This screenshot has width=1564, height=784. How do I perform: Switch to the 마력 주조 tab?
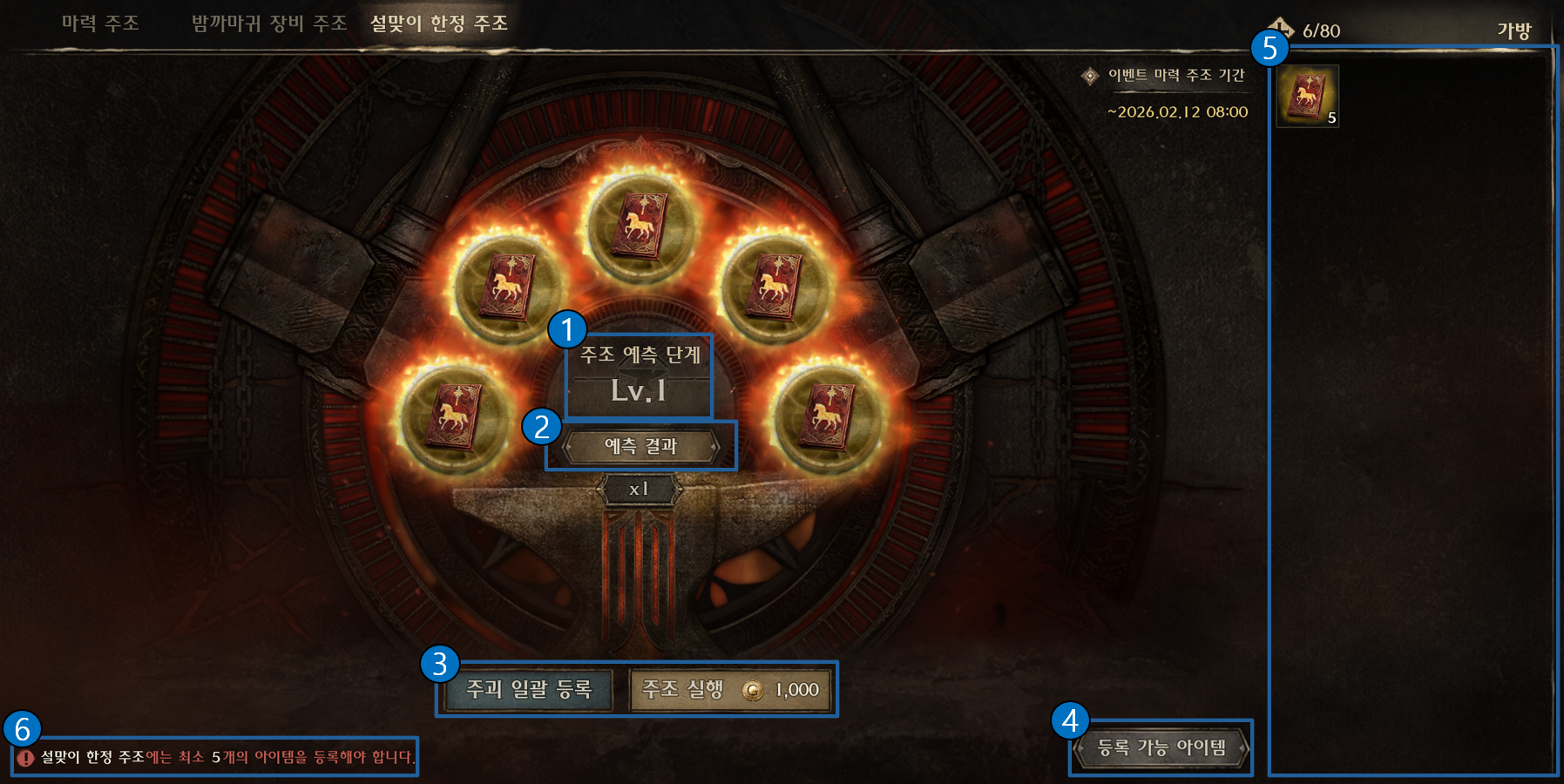(x=100, y=24)
